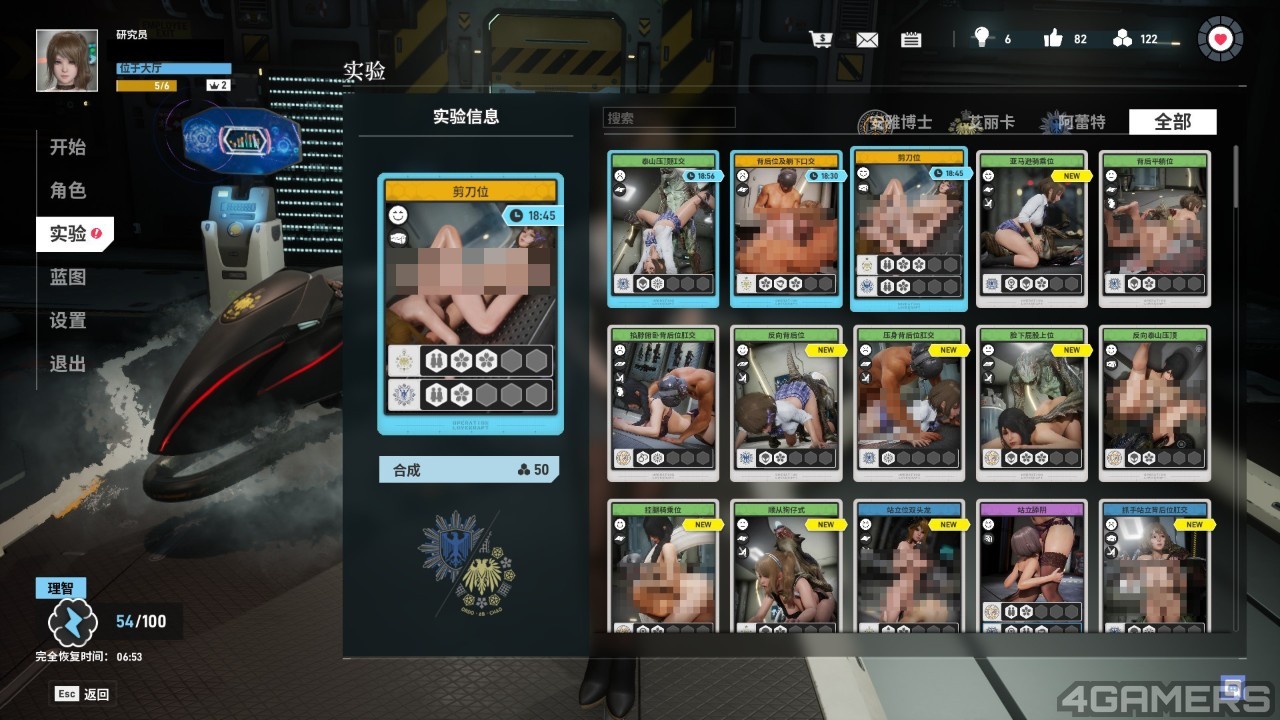
Task: Select 角色 in the side menu
Action: (68, 190)
